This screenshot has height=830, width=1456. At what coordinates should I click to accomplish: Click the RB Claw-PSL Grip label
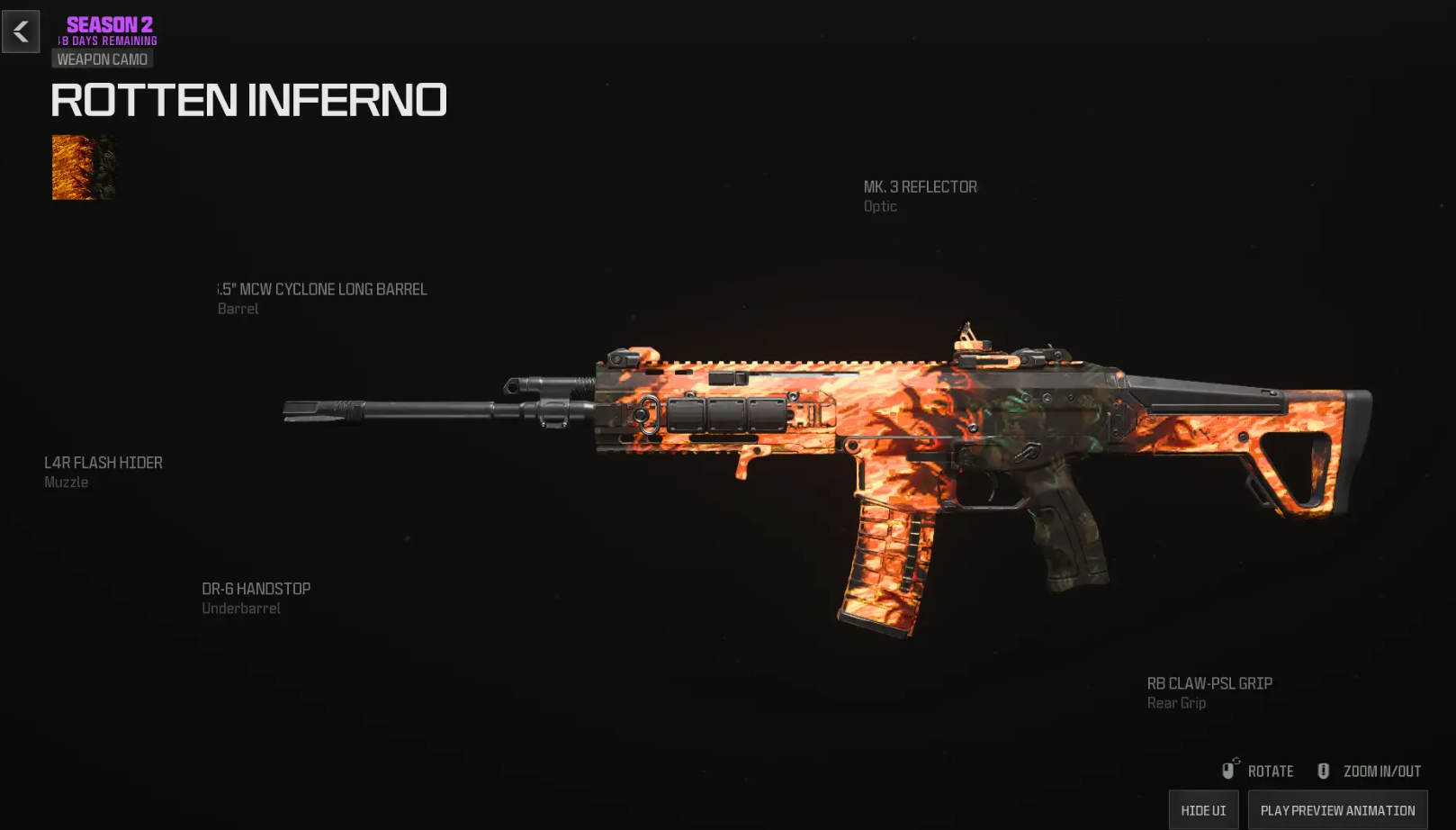click(x=1209, y=683)
